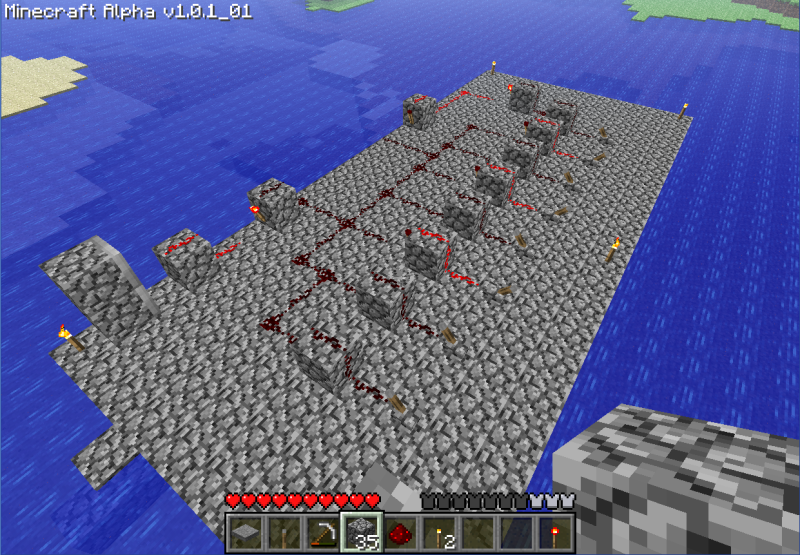Pick the redstone dust hotbar slot
Image resolution: width=800 pixels, height=555 pixels.
click(400, 531)
